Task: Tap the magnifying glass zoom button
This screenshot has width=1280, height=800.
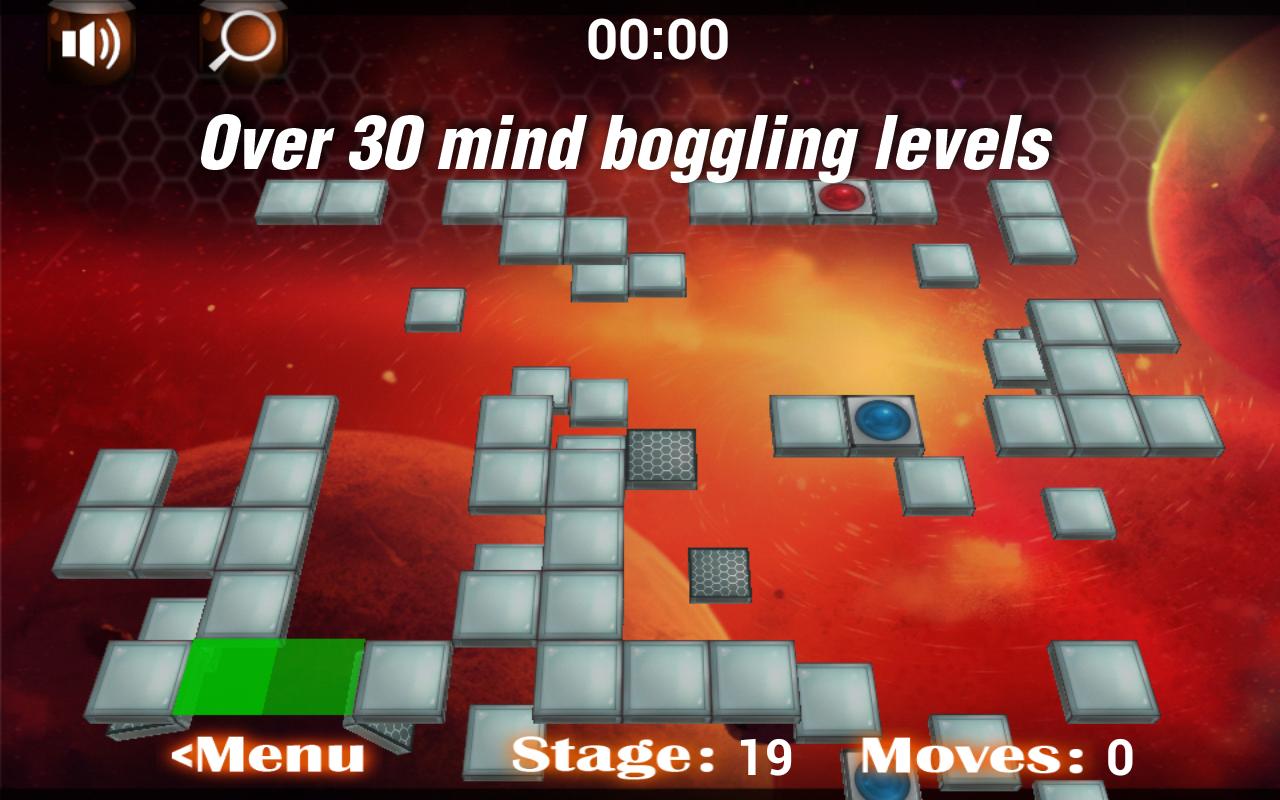Action: pyautogui.click(x=243, y=42)
